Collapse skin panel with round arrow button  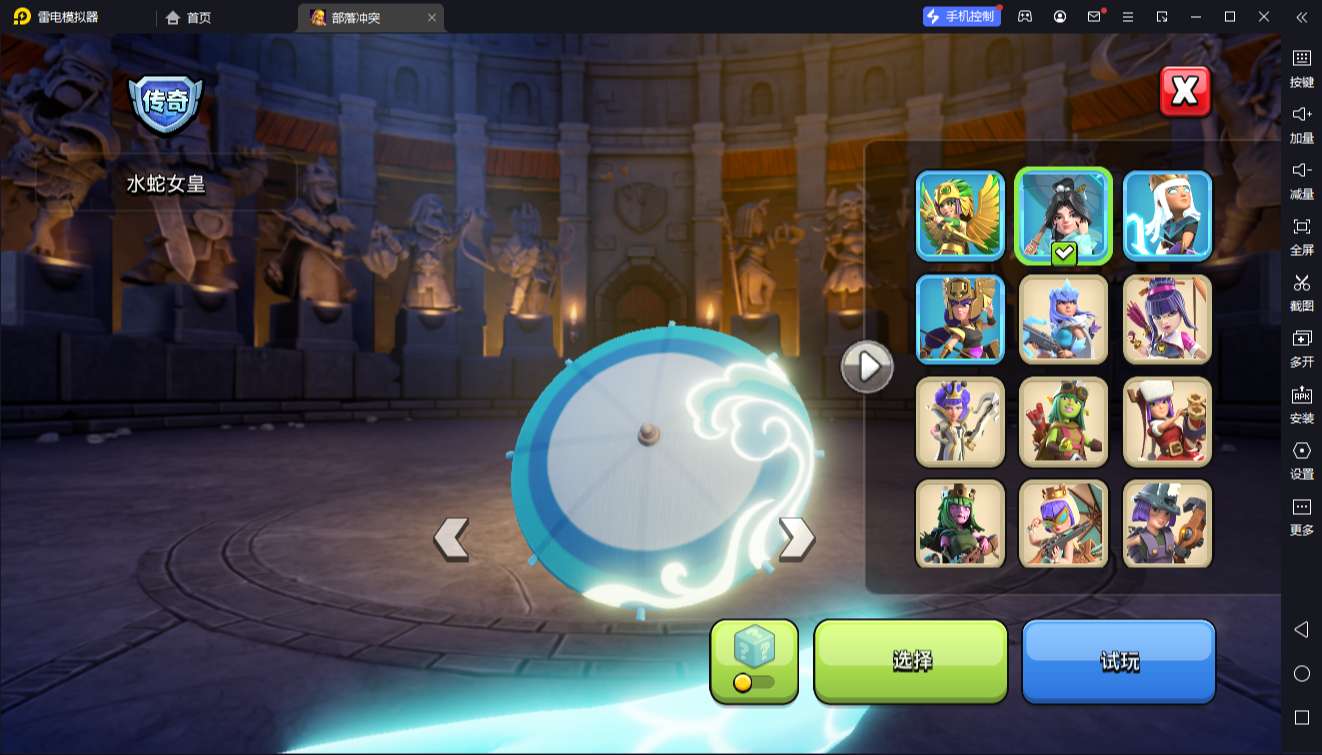click(x=867, y=367)
